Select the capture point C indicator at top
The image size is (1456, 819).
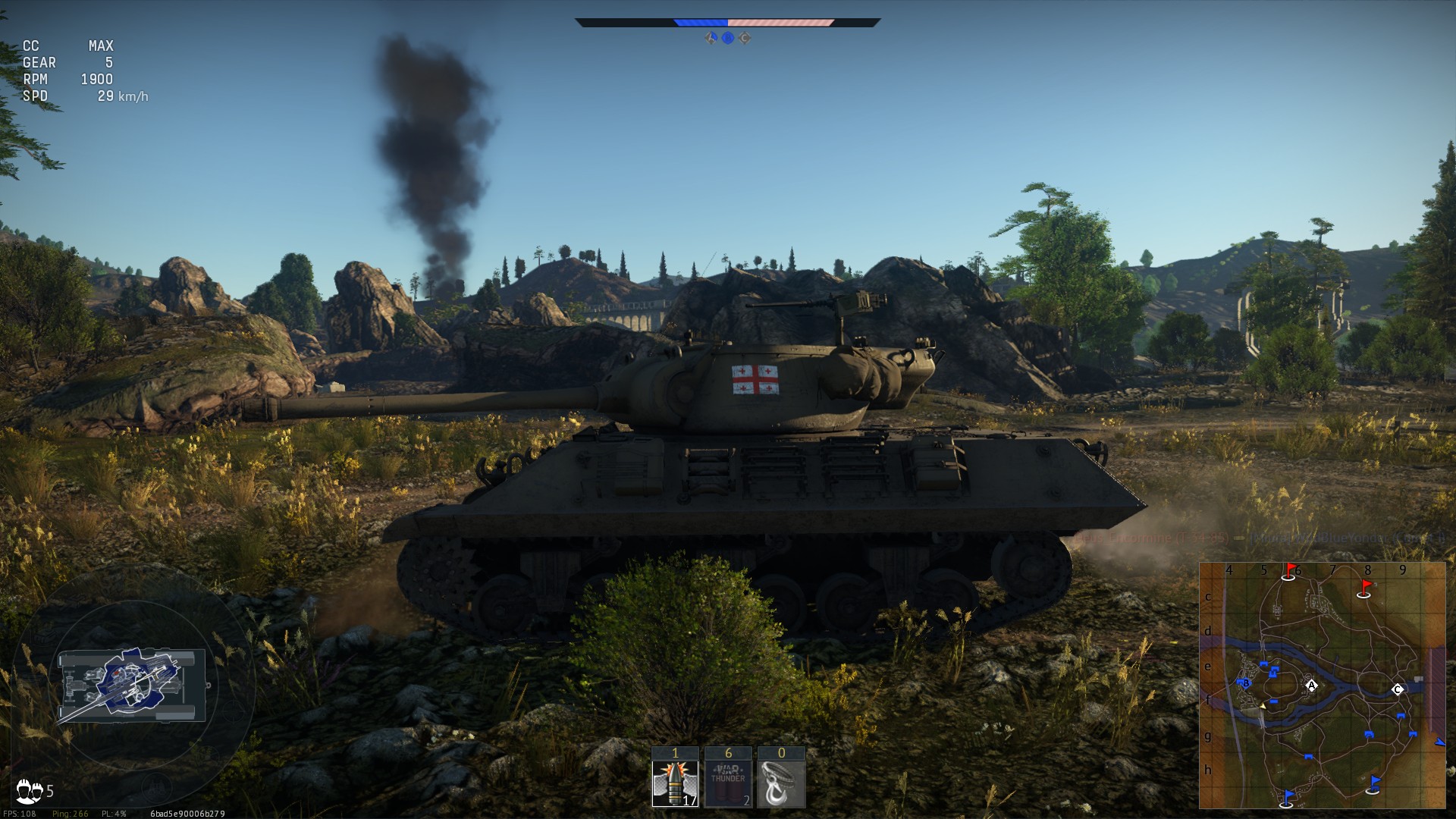[745, 38]
